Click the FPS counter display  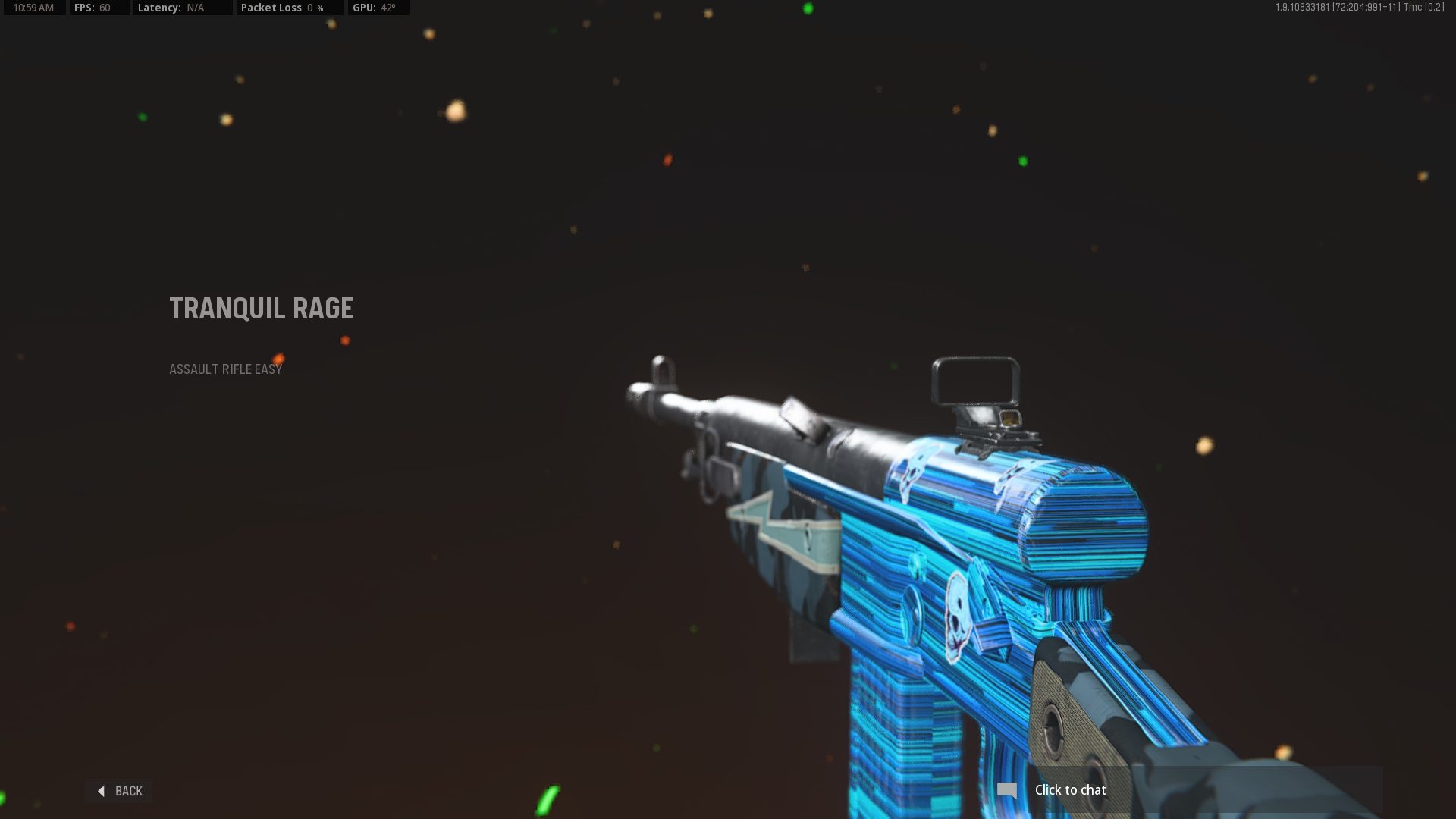click(x=99, y=8)
